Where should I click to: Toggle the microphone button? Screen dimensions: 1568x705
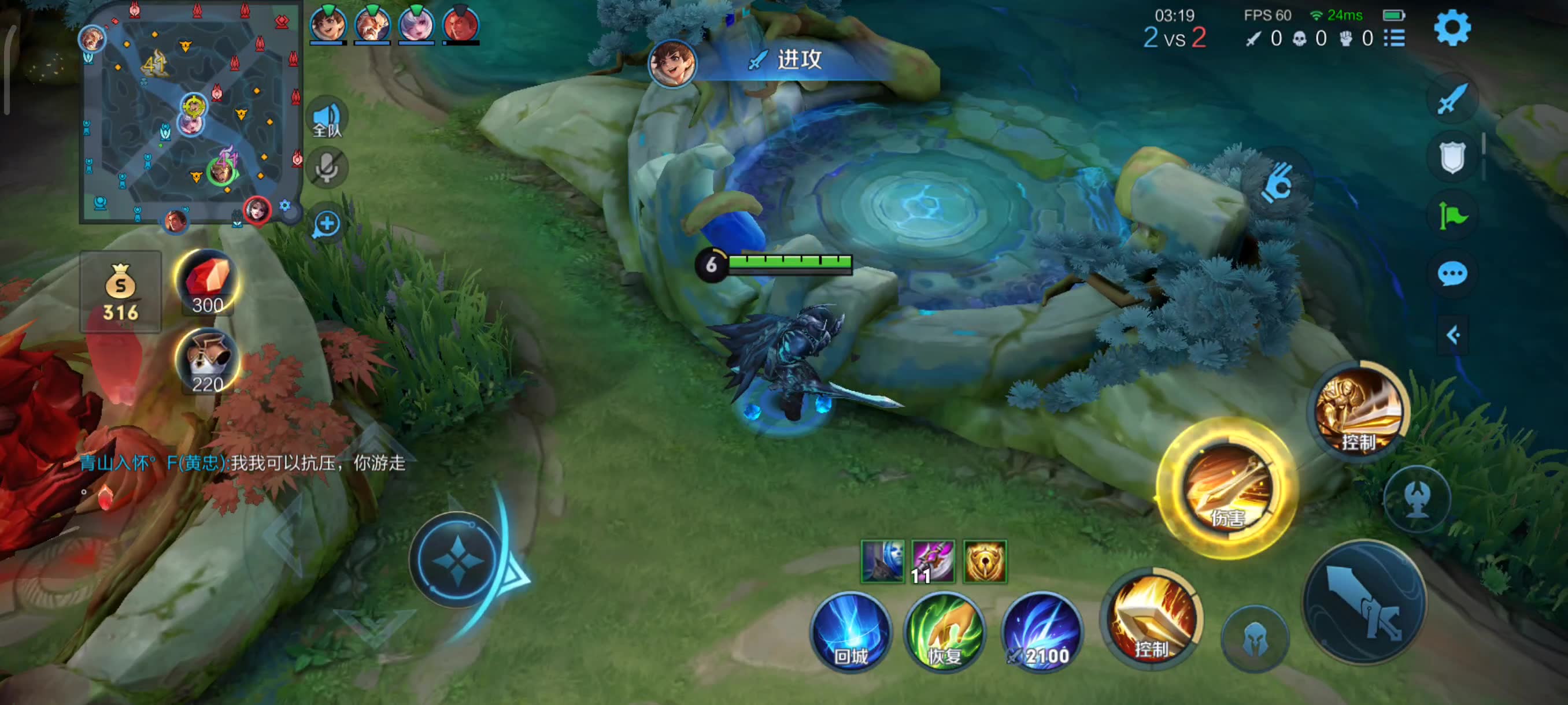click(327, 166)
